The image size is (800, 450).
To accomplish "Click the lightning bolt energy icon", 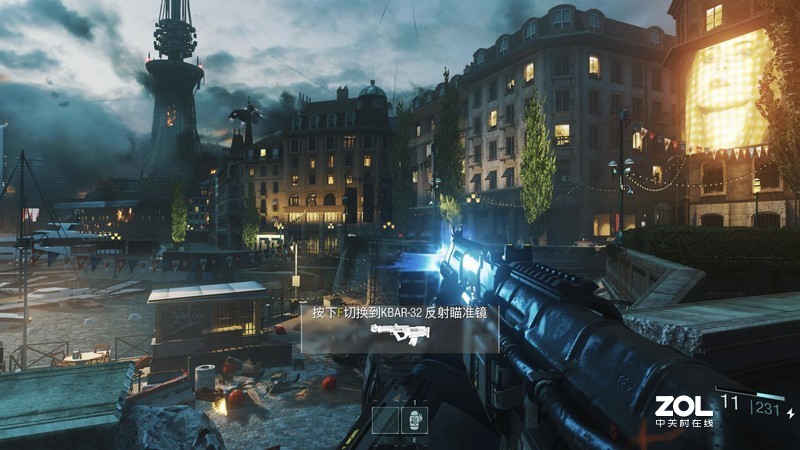I will point(791,412).
